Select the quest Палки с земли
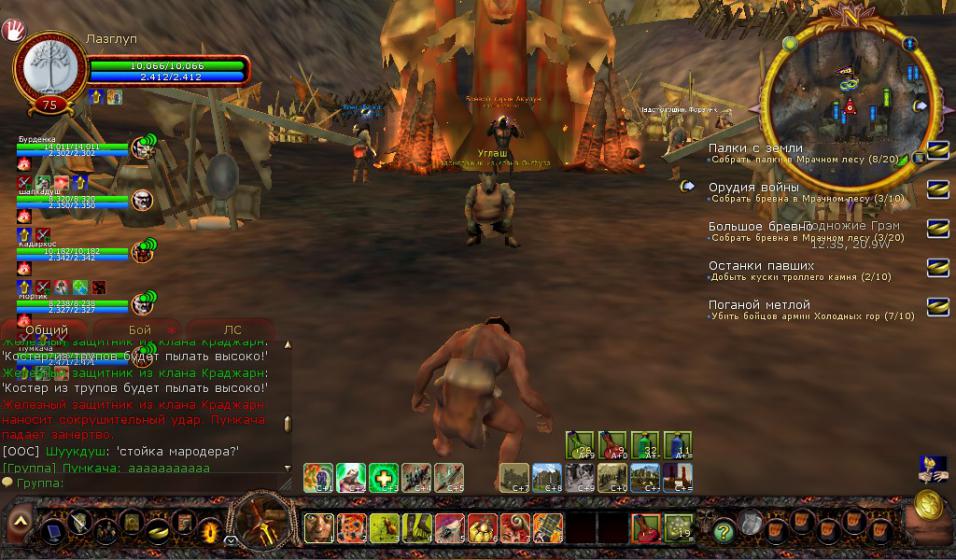 755,148
